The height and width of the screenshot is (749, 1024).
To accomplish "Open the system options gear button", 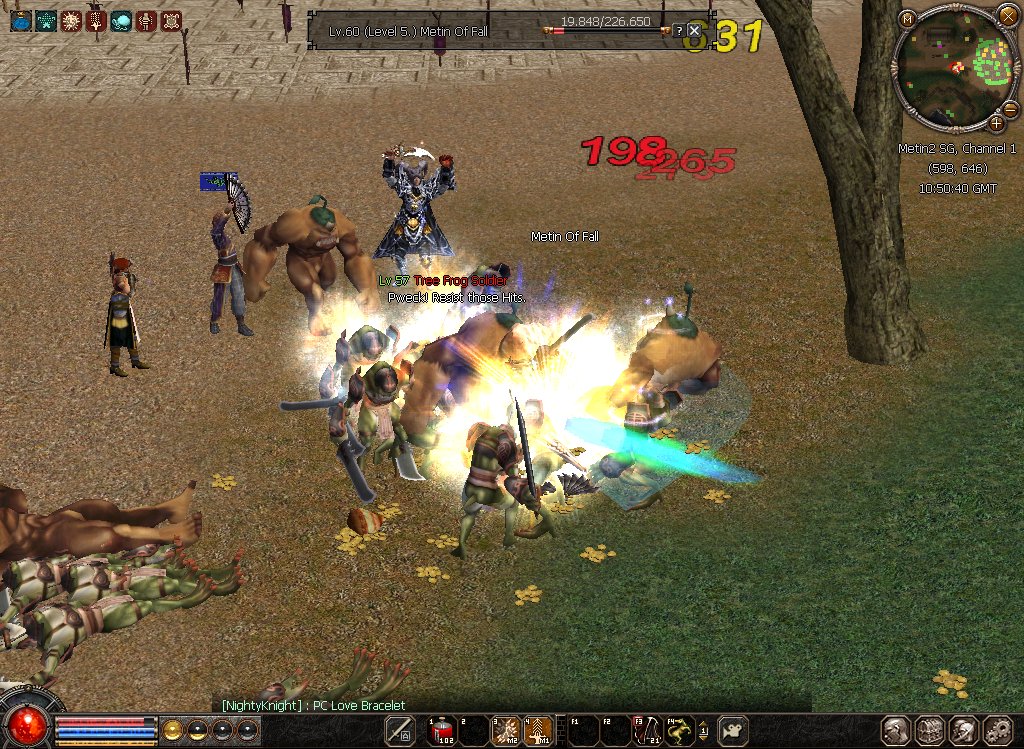I will [998, 731].
